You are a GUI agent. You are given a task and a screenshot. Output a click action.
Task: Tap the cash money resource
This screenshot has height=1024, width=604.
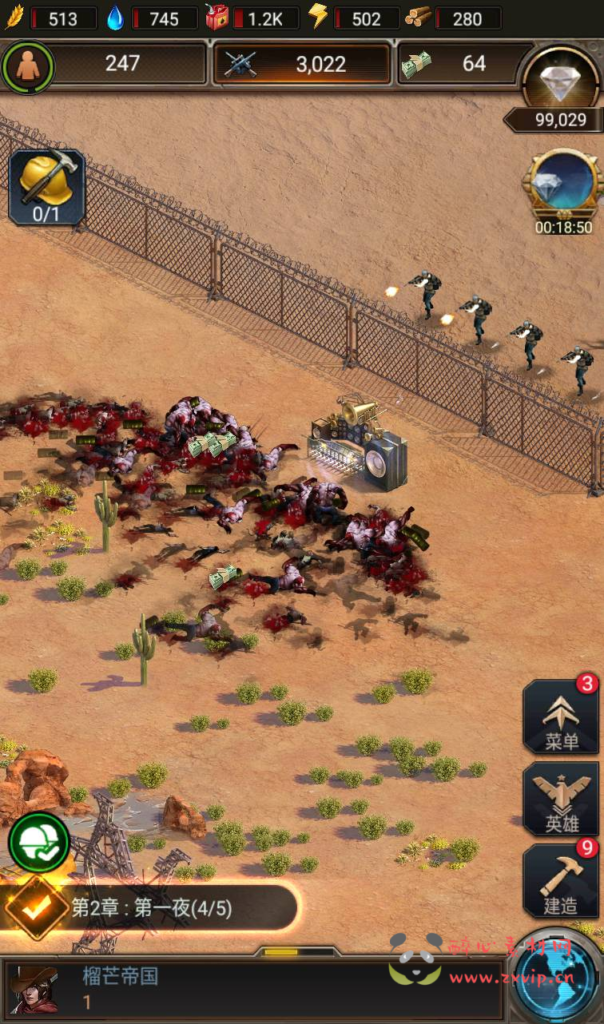click(x=455, y=64)
